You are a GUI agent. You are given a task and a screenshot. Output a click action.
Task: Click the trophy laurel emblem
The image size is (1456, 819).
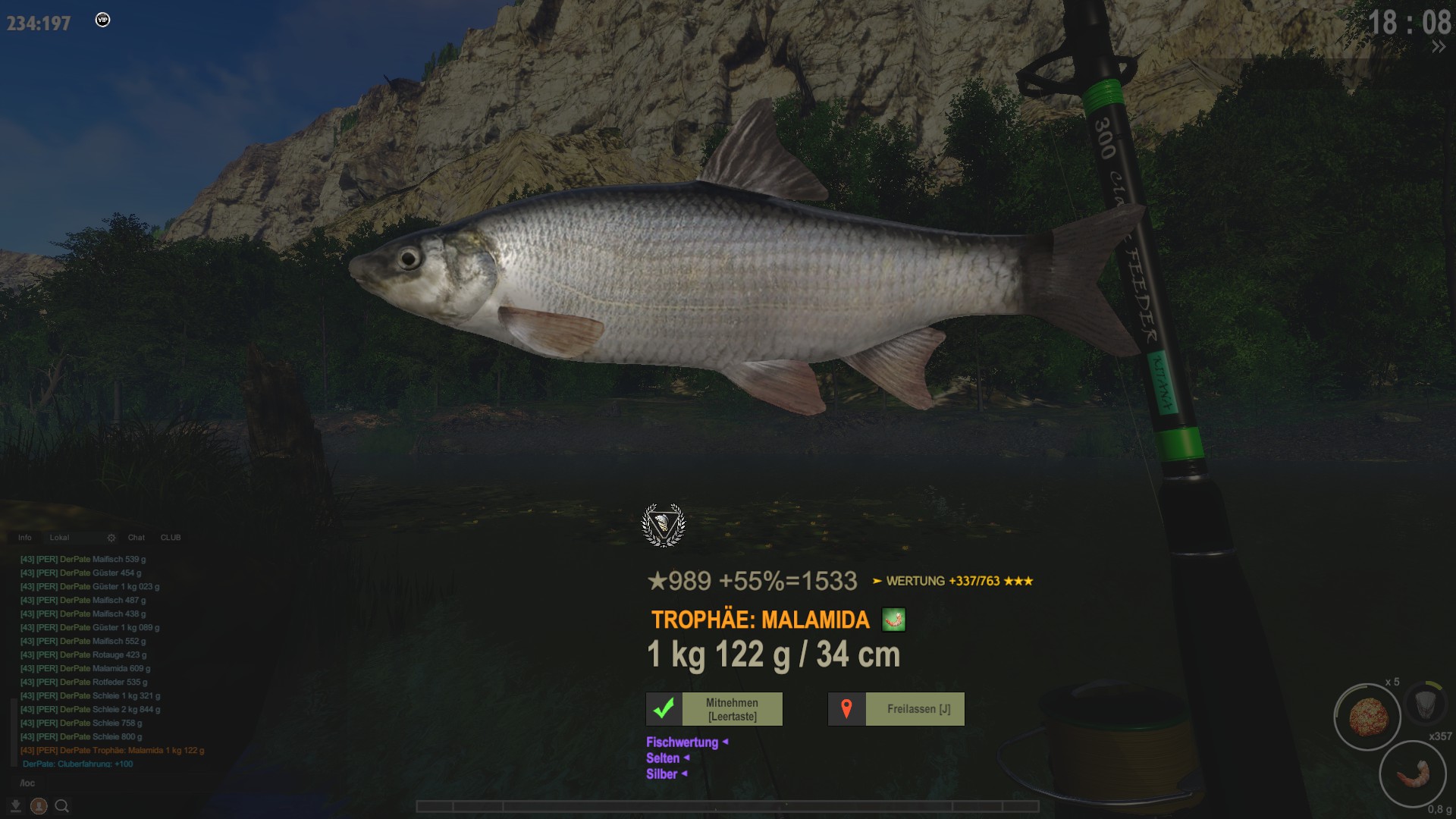pos(664,525)
